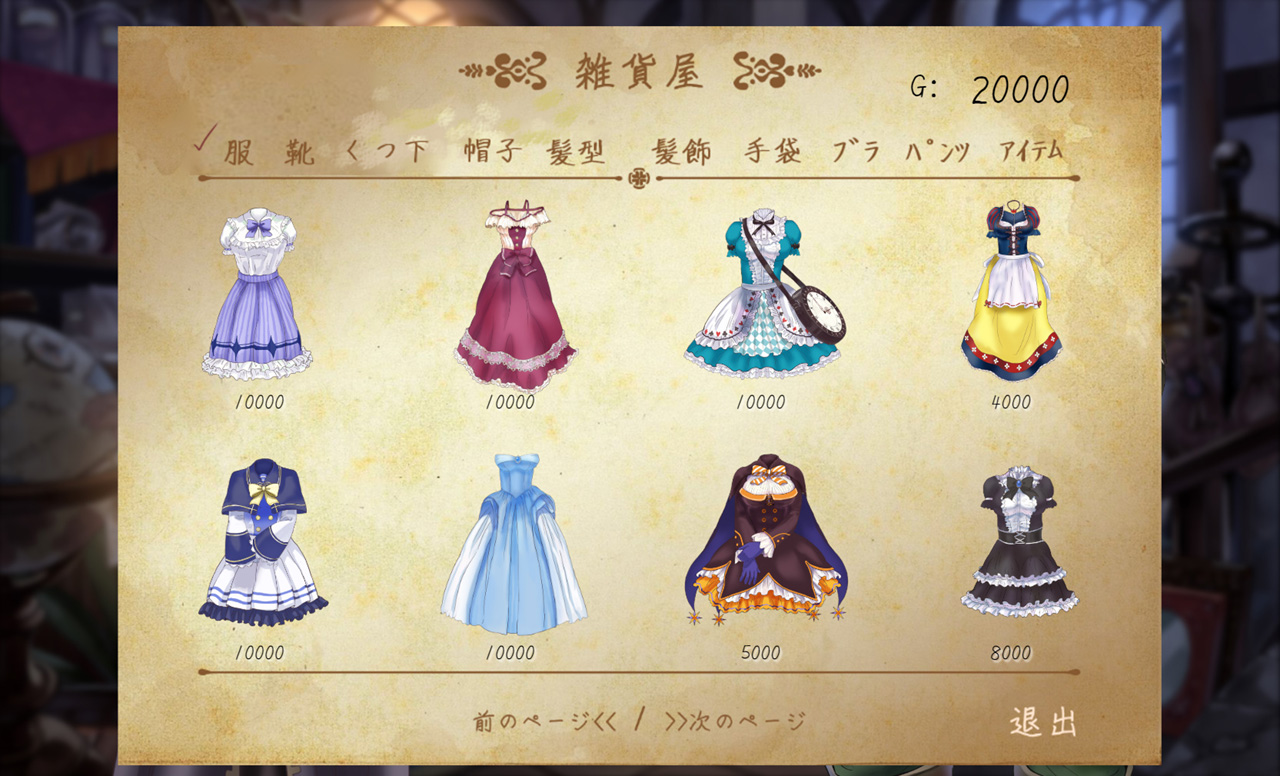Switch to the 靴 shoes tab

click(x=298, y=152)
